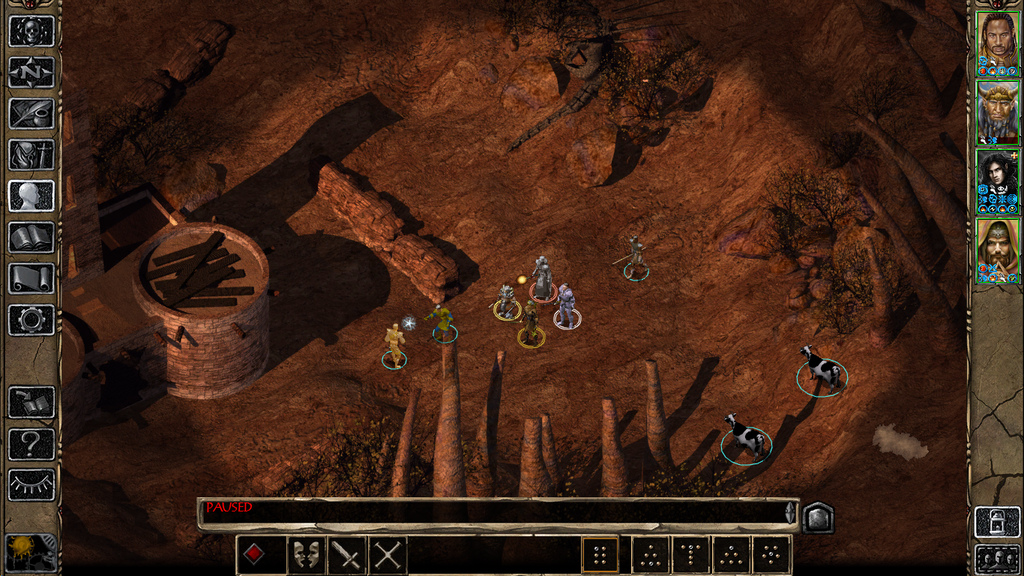Select the T-shaped party formation
Screen dimensions: 1024x576
click(689, 554)
